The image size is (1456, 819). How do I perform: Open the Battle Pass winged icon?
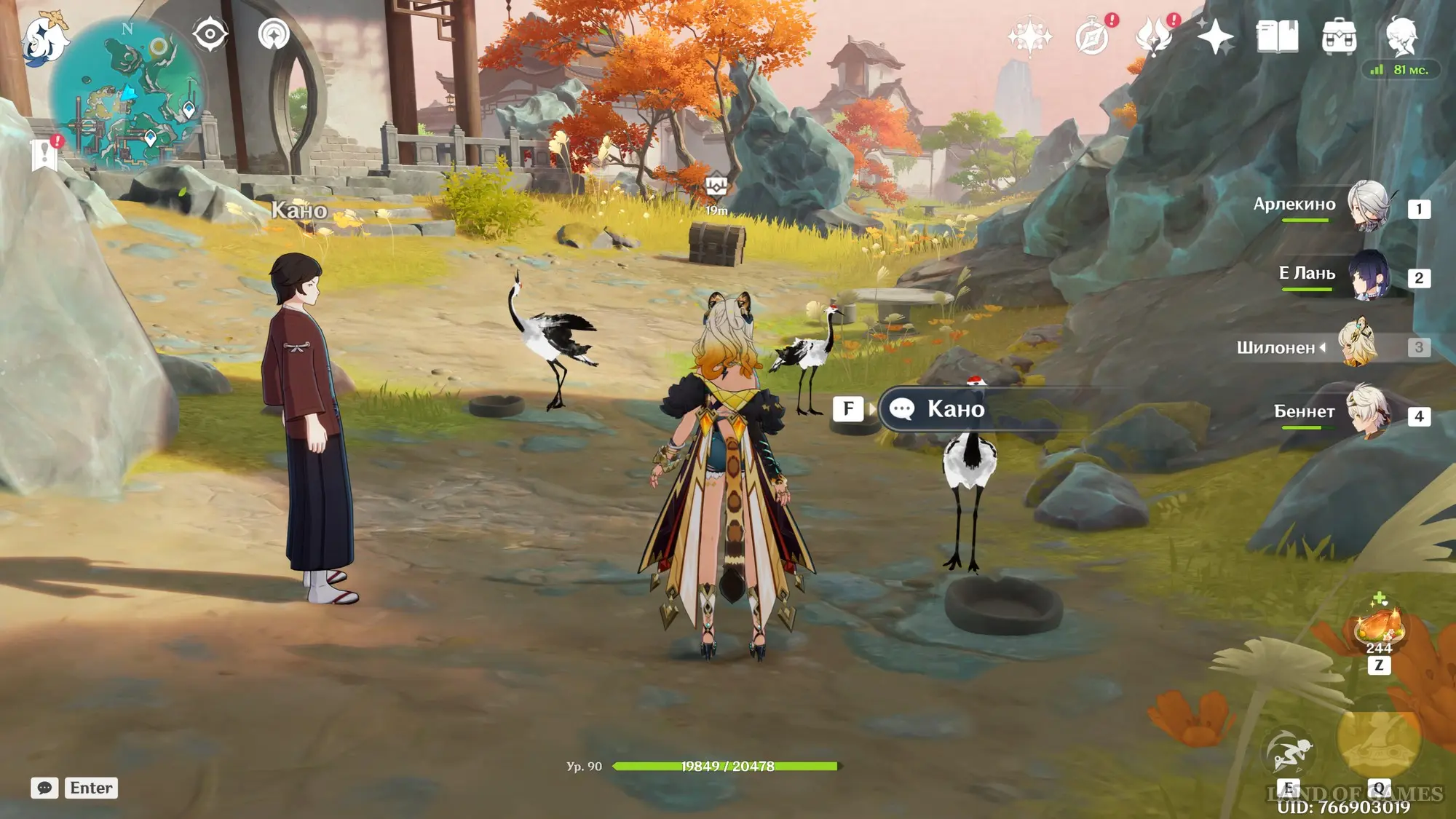coord(1154,36)
